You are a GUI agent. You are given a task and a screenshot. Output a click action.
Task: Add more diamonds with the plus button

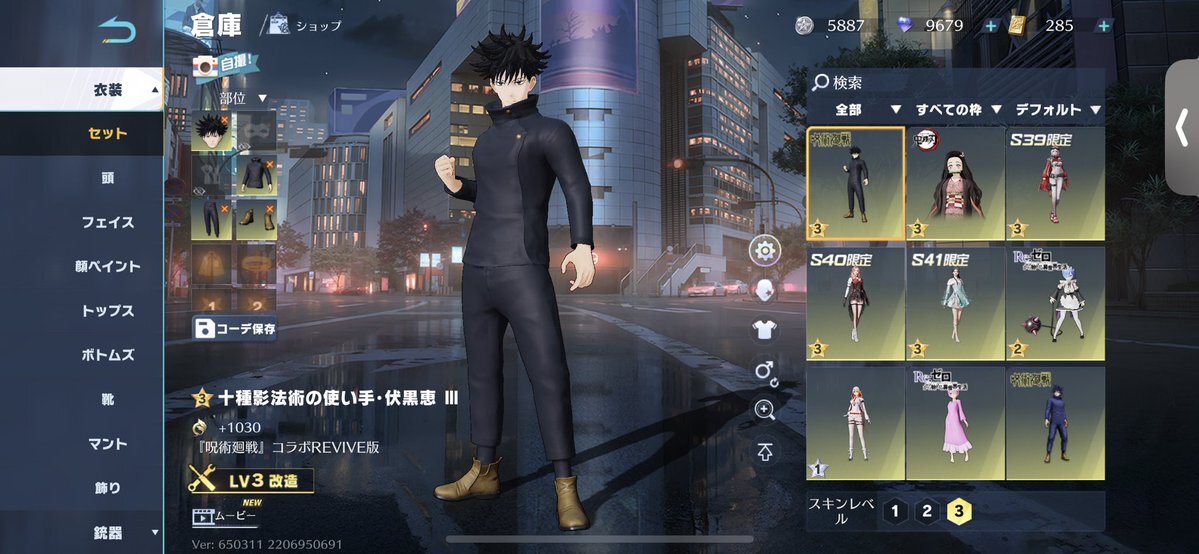click(990, 26)
